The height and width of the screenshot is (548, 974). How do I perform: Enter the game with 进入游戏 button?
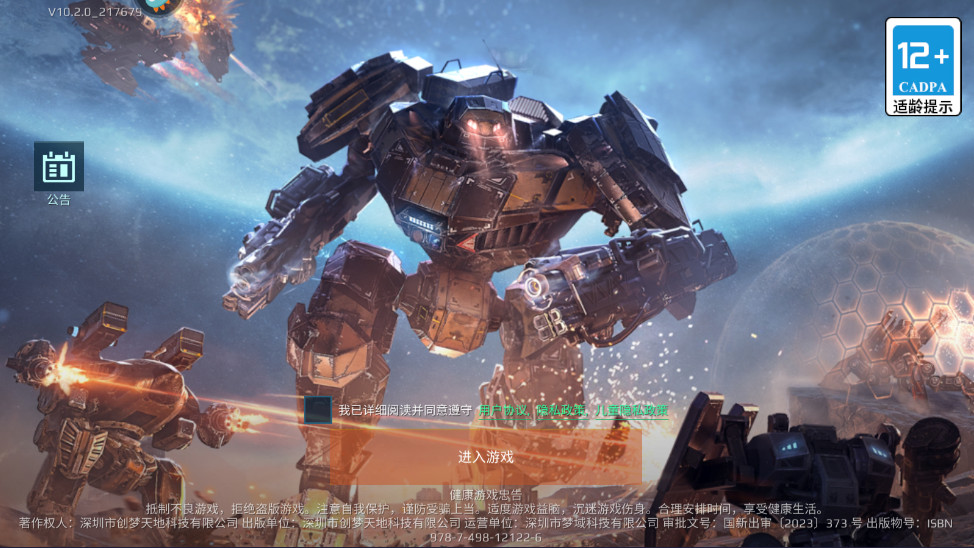[485, 457]
